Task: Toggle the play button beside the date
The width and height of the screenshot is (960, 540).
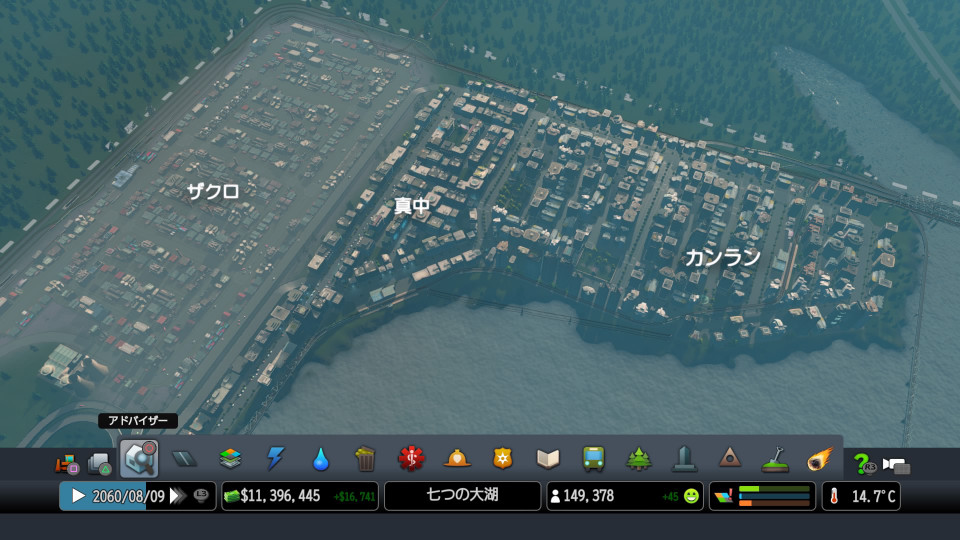Action: (x=77, y=496)
